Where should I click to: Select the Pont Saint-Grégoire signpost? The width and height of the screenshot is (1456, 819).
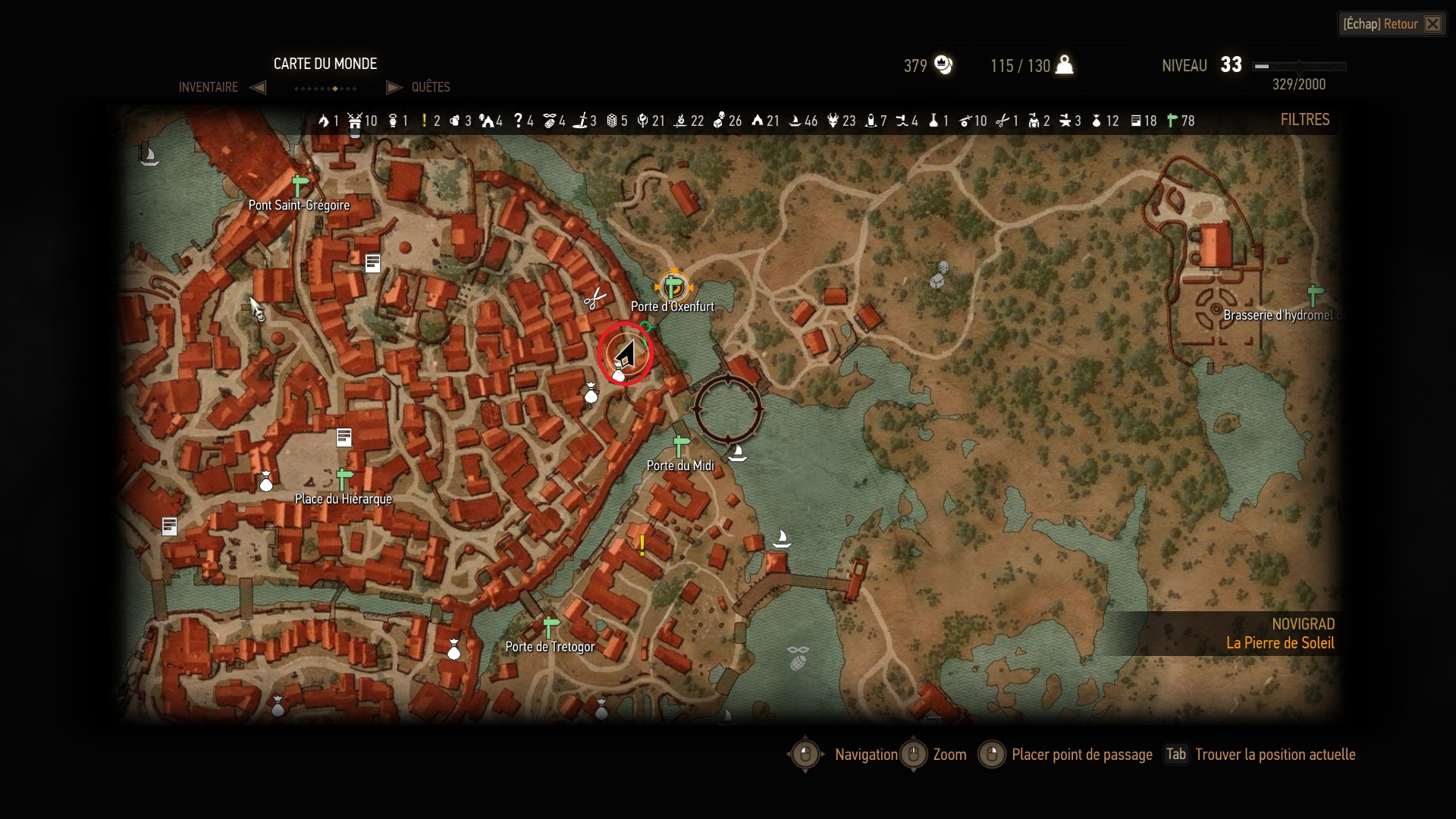(300, 185)
